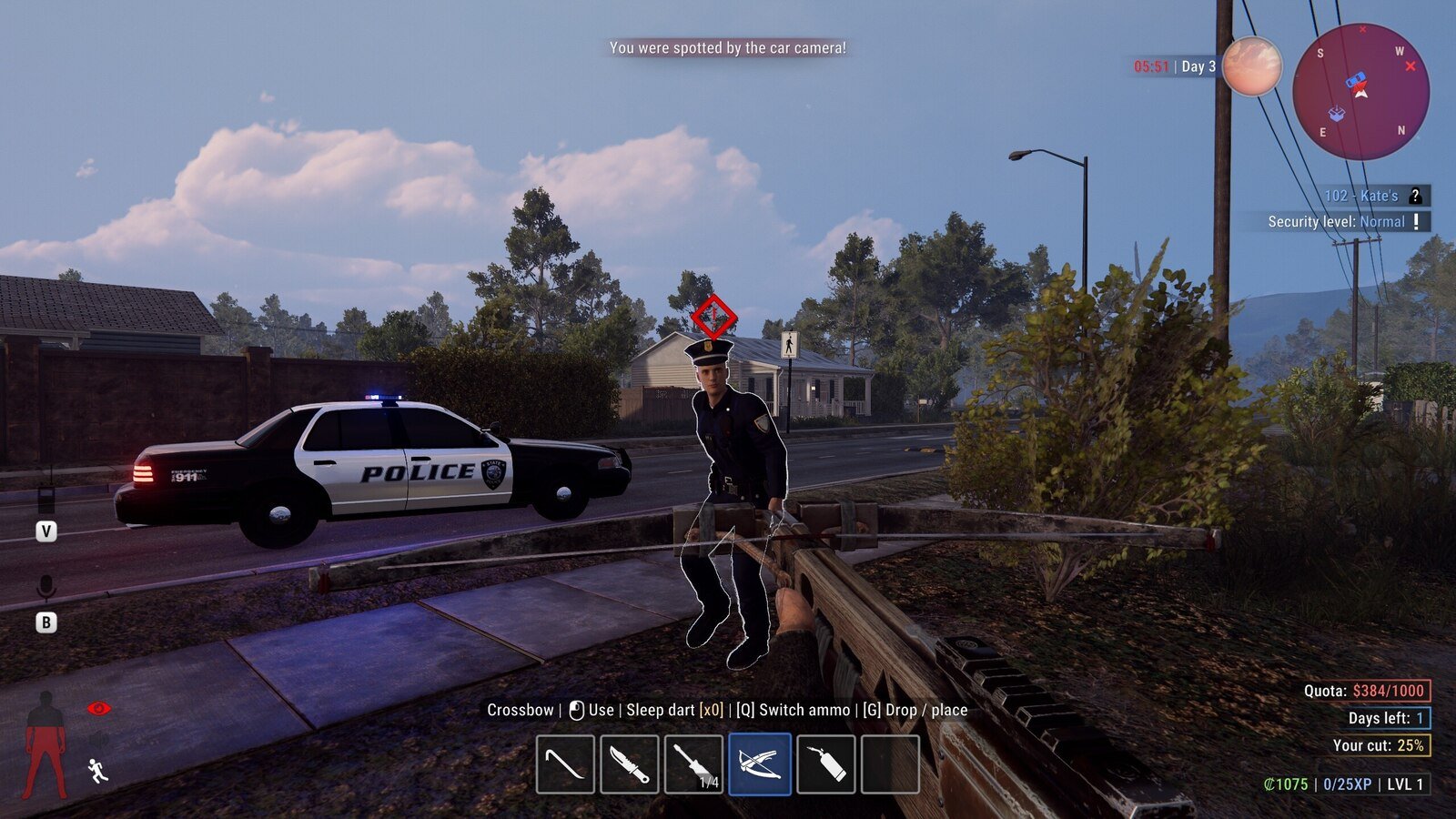The height and width of the screenshot is (819, 1456).
Task: Click the drop-off box marker on minimap
Action: 1336,114
